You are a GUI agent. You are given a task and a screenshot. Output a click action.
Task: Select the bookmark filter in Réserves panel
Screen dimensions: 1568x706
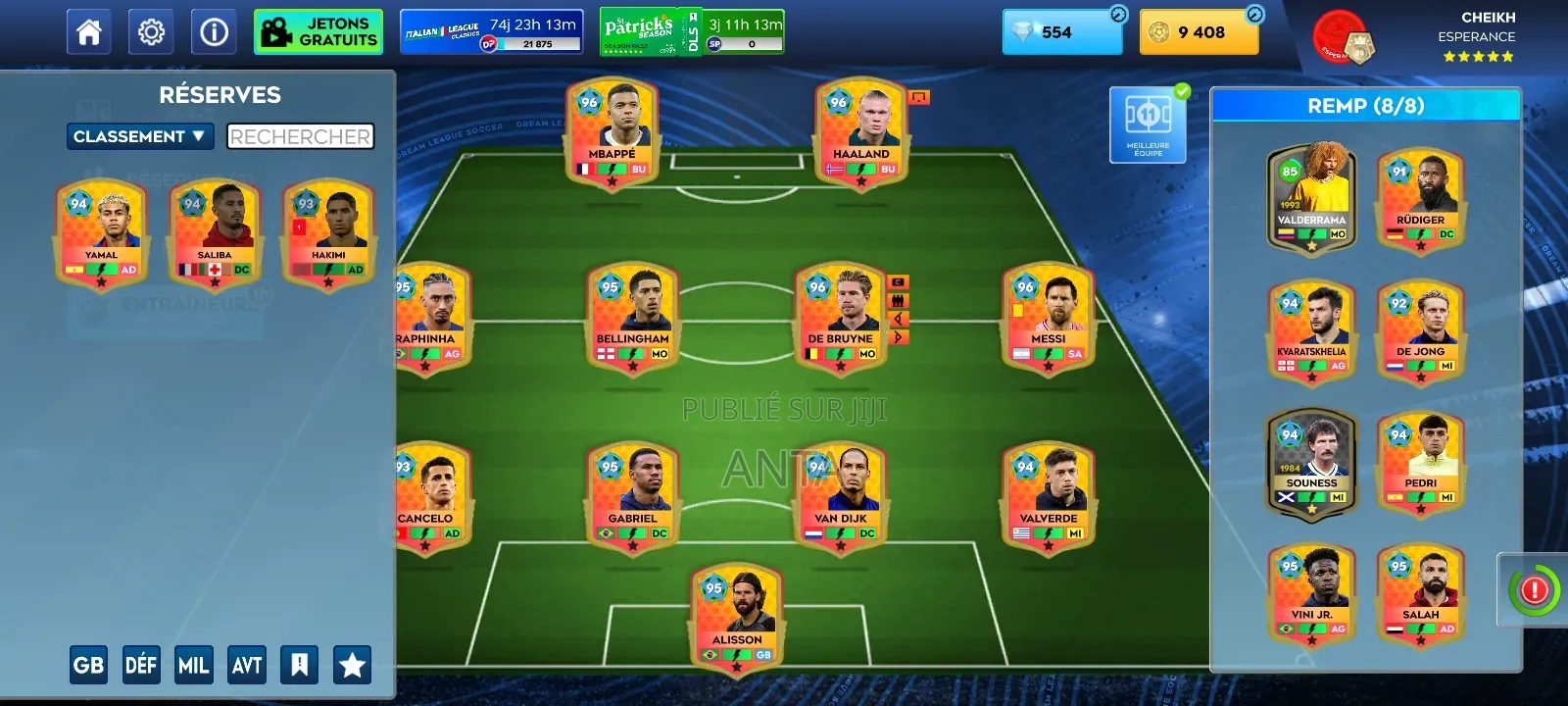[x=300, y=664]
